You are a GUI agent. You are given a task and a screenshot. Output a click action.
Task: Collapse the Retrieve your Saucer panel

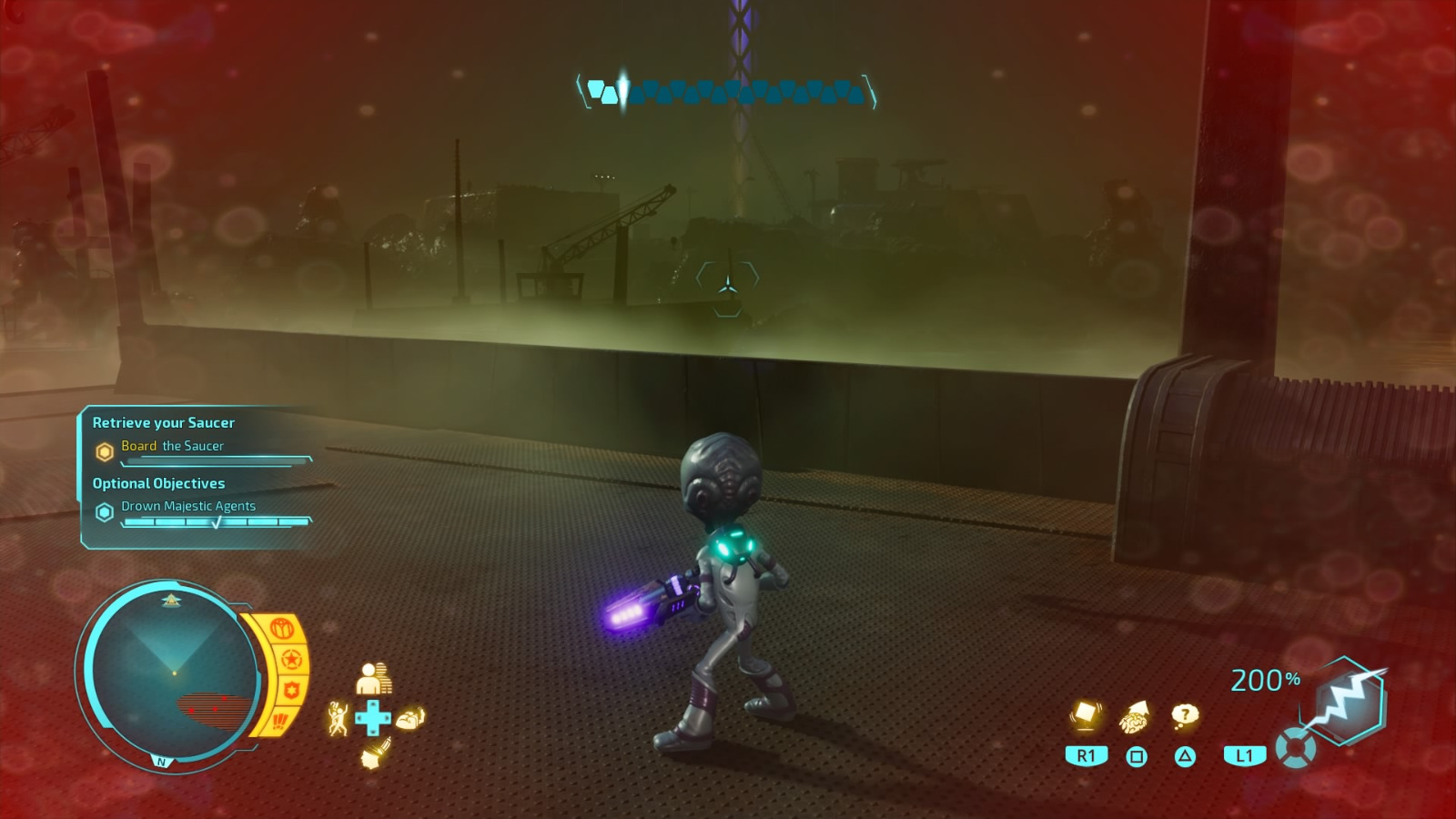[162, 422]
